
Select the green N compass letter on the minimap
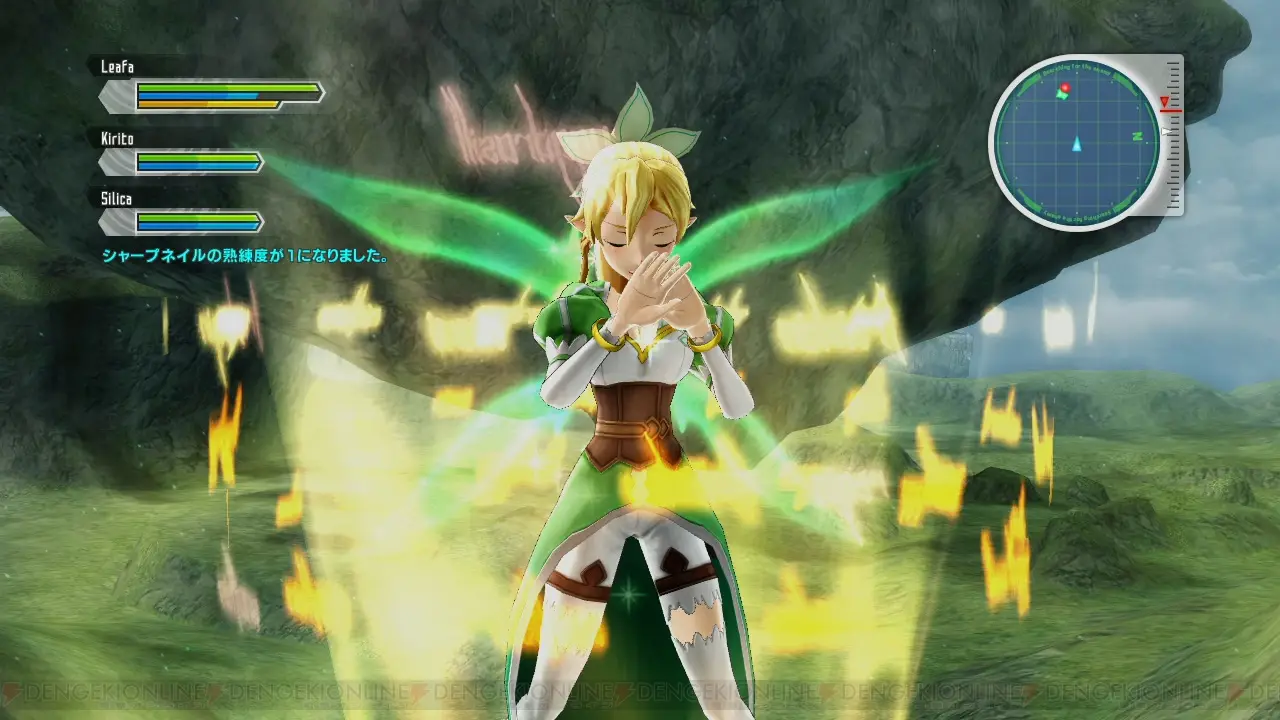point(1138,137)
